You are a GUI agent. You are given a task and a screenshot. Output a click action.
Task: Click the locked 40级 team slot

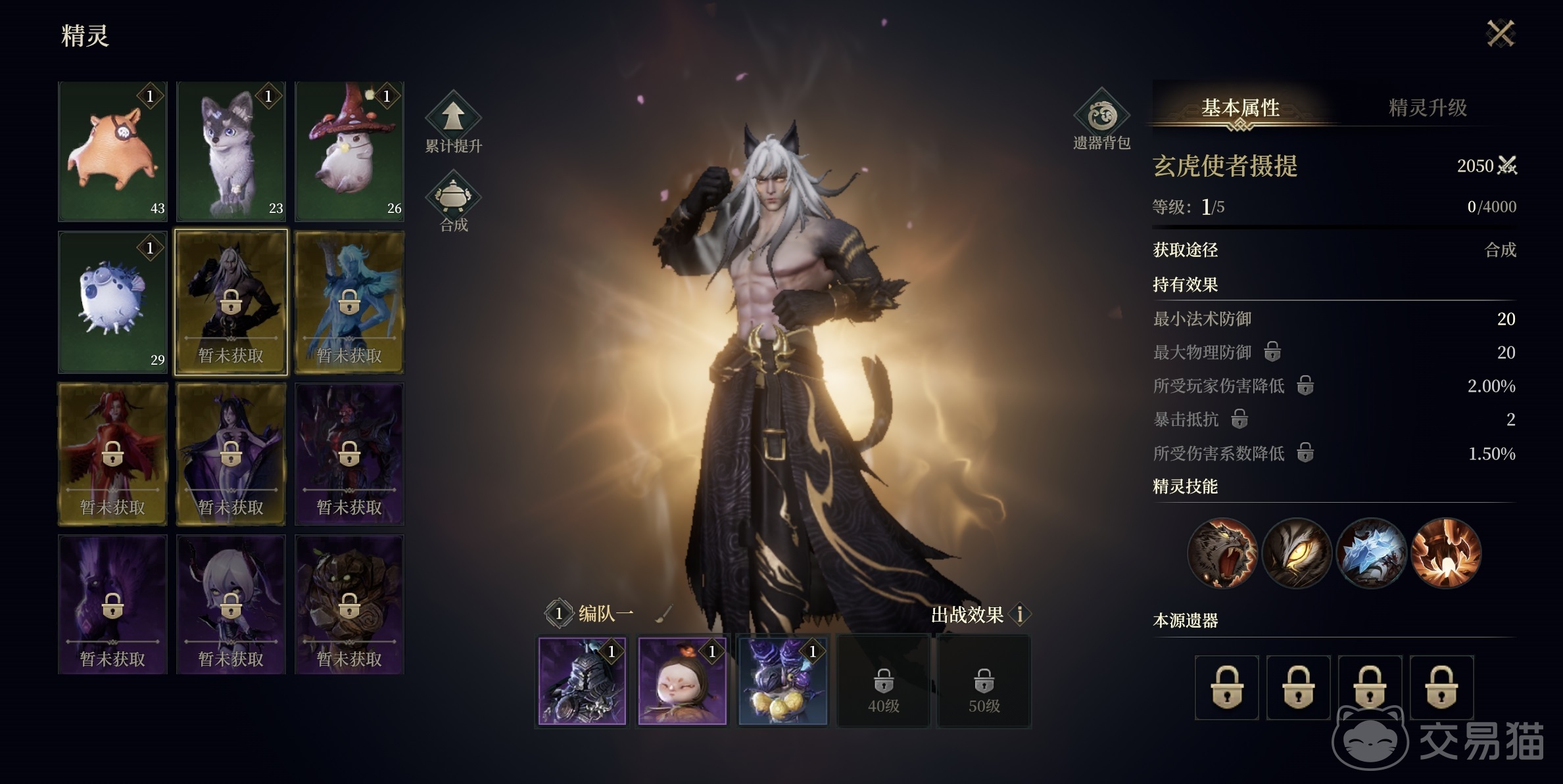884,681
